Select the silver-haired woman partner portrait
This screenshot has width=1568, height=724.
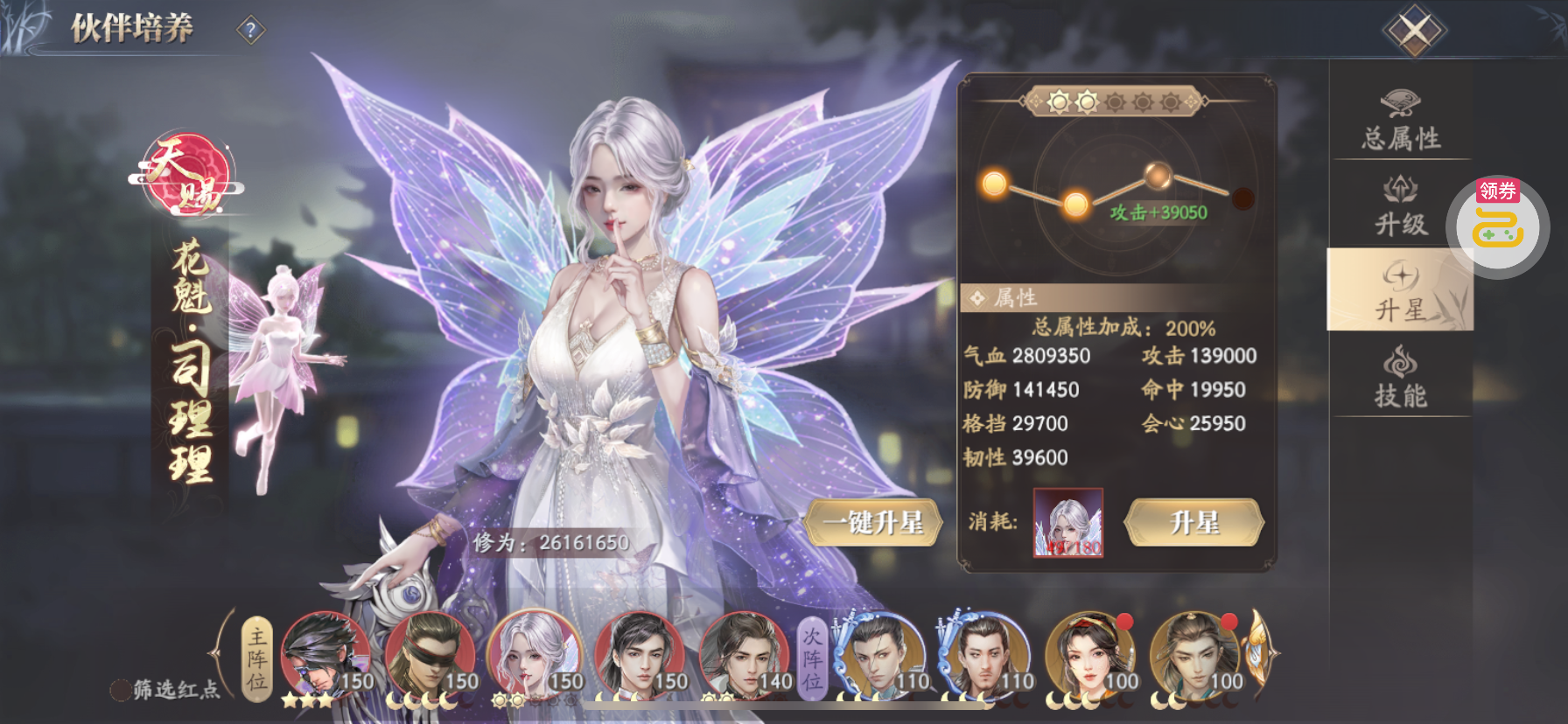533,656
